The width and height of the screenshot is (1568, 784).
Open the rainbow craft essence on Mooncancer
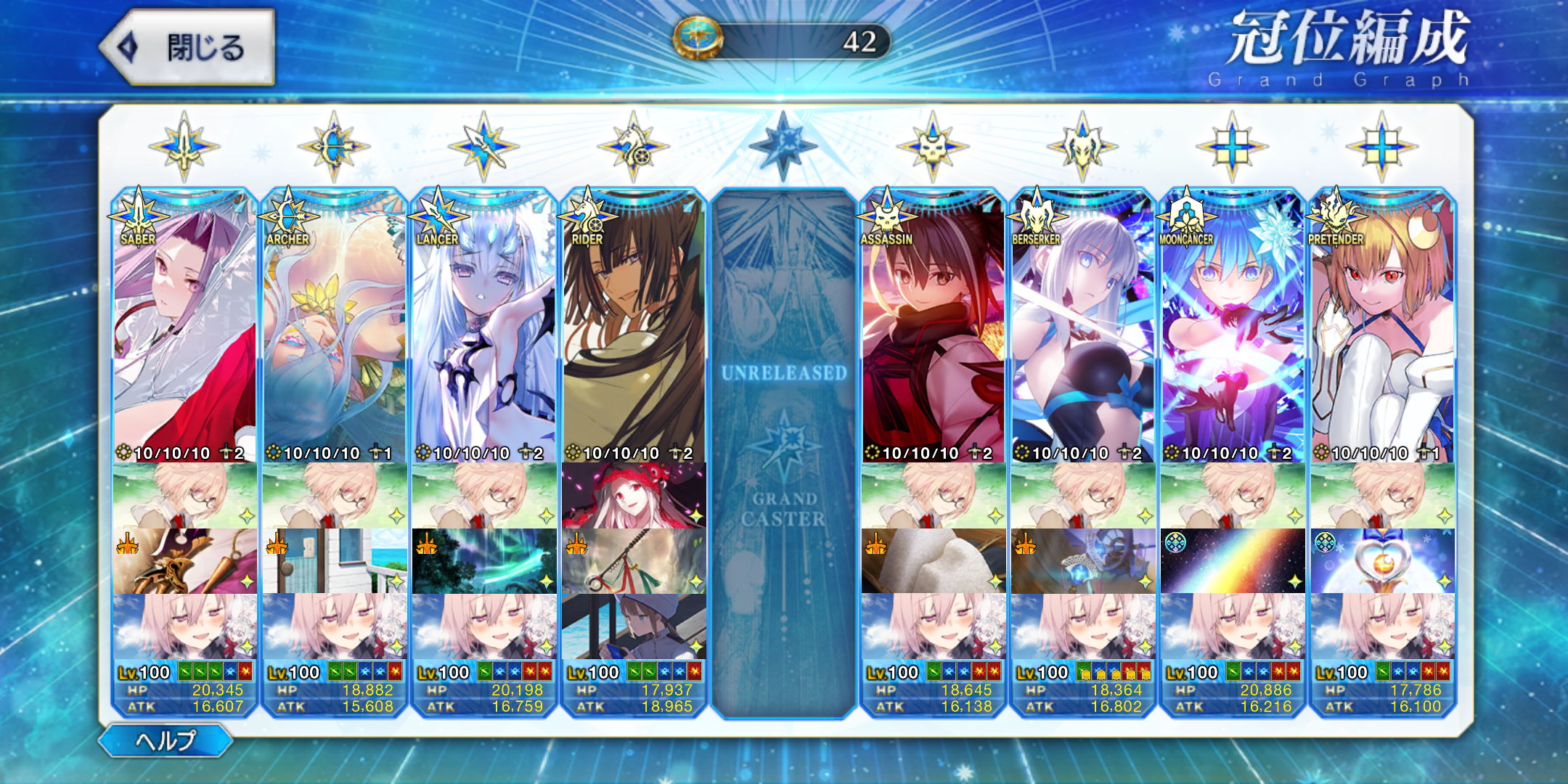[x=1232, y=560]
